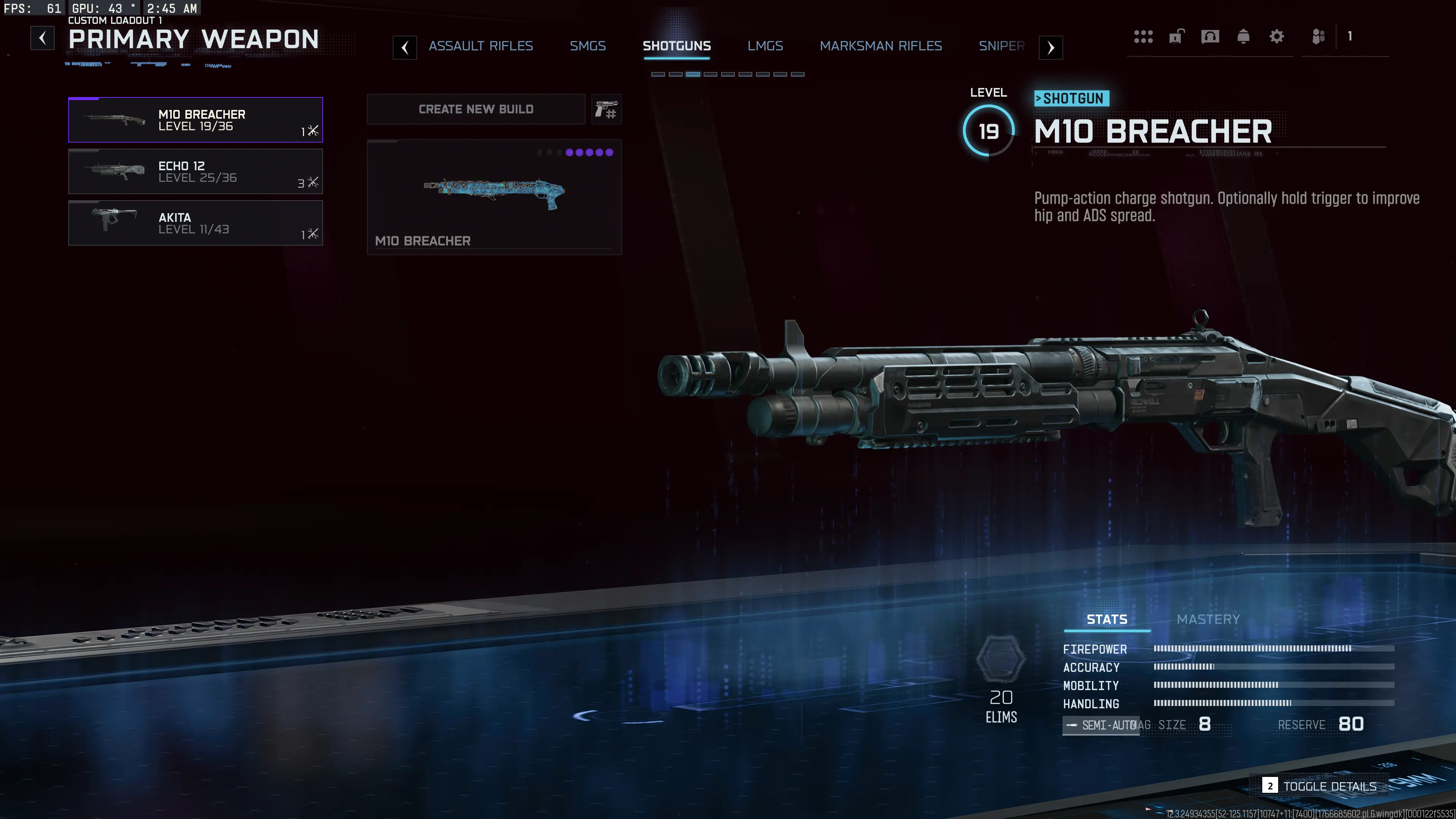Go back using the Primary Weapon back arrow
This screenshot has width=1456, height=819.
tap(42, 38)
